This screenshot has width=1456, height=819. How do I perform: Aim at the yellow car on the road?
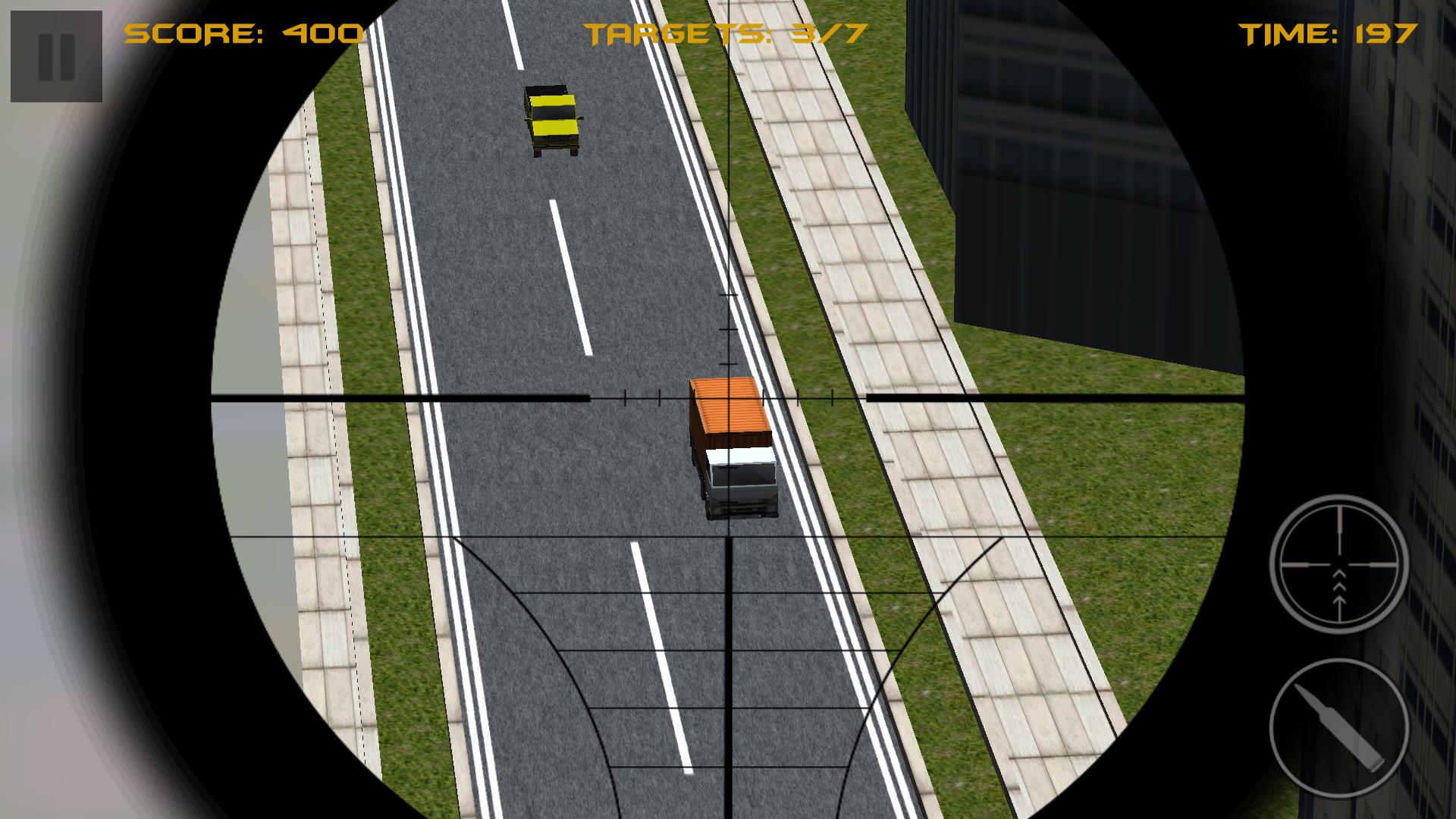coord(554,118)
